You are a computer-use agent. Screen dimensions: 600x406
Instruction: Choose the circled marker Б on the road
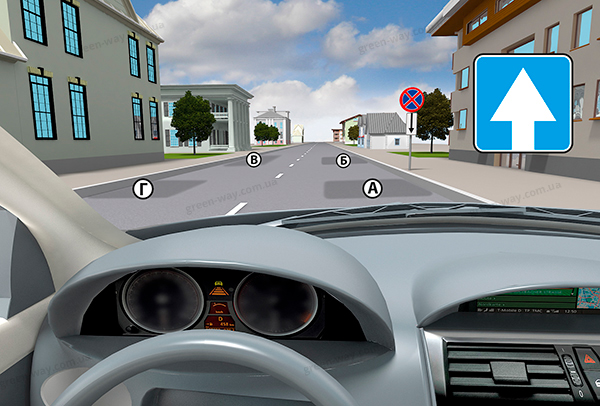click(x=343, y=159)
